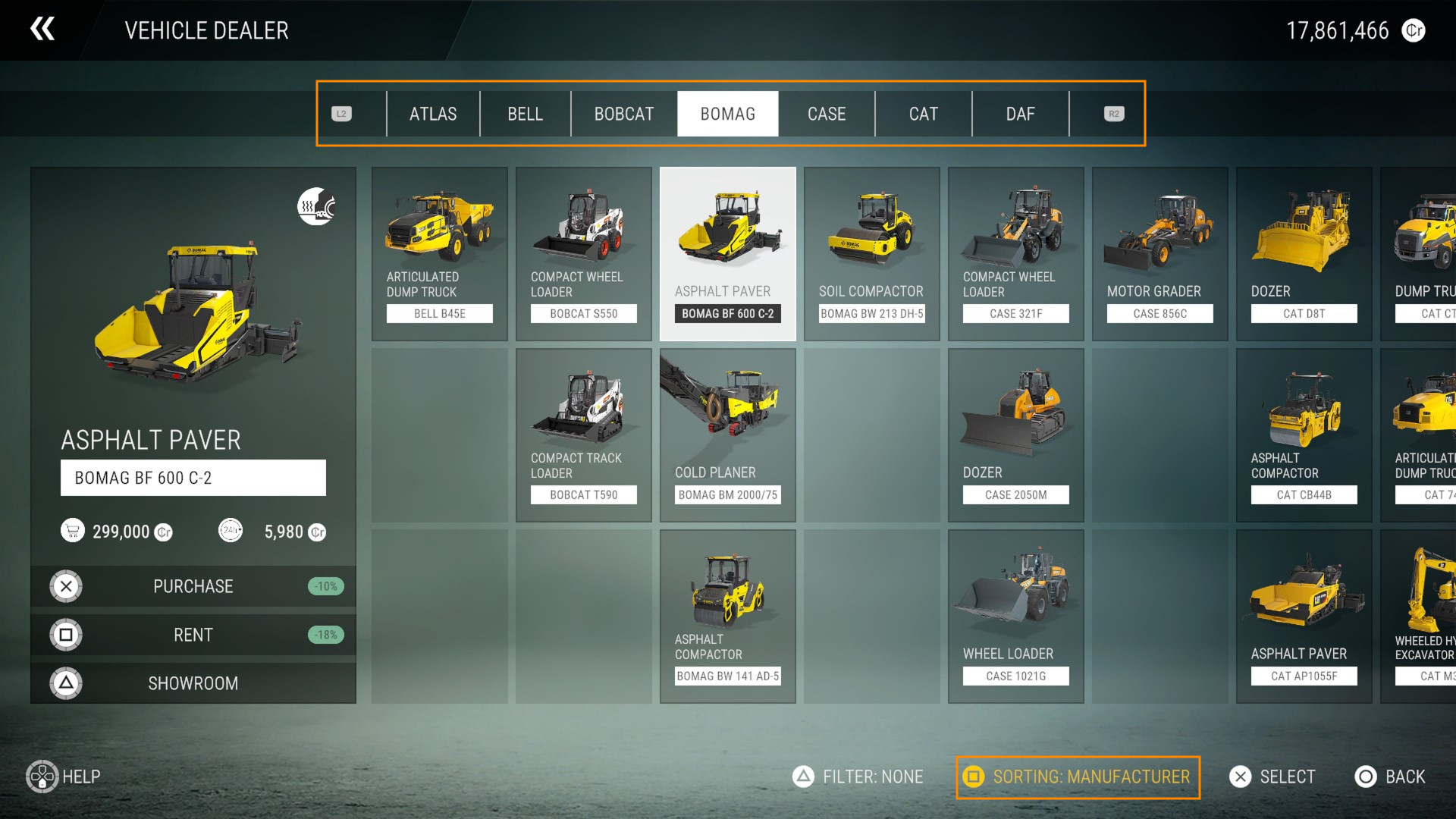This screenshot has width=1456, height=819.
Task: Select the Bell B45E dump truck tile
Action: pos(440,254)
